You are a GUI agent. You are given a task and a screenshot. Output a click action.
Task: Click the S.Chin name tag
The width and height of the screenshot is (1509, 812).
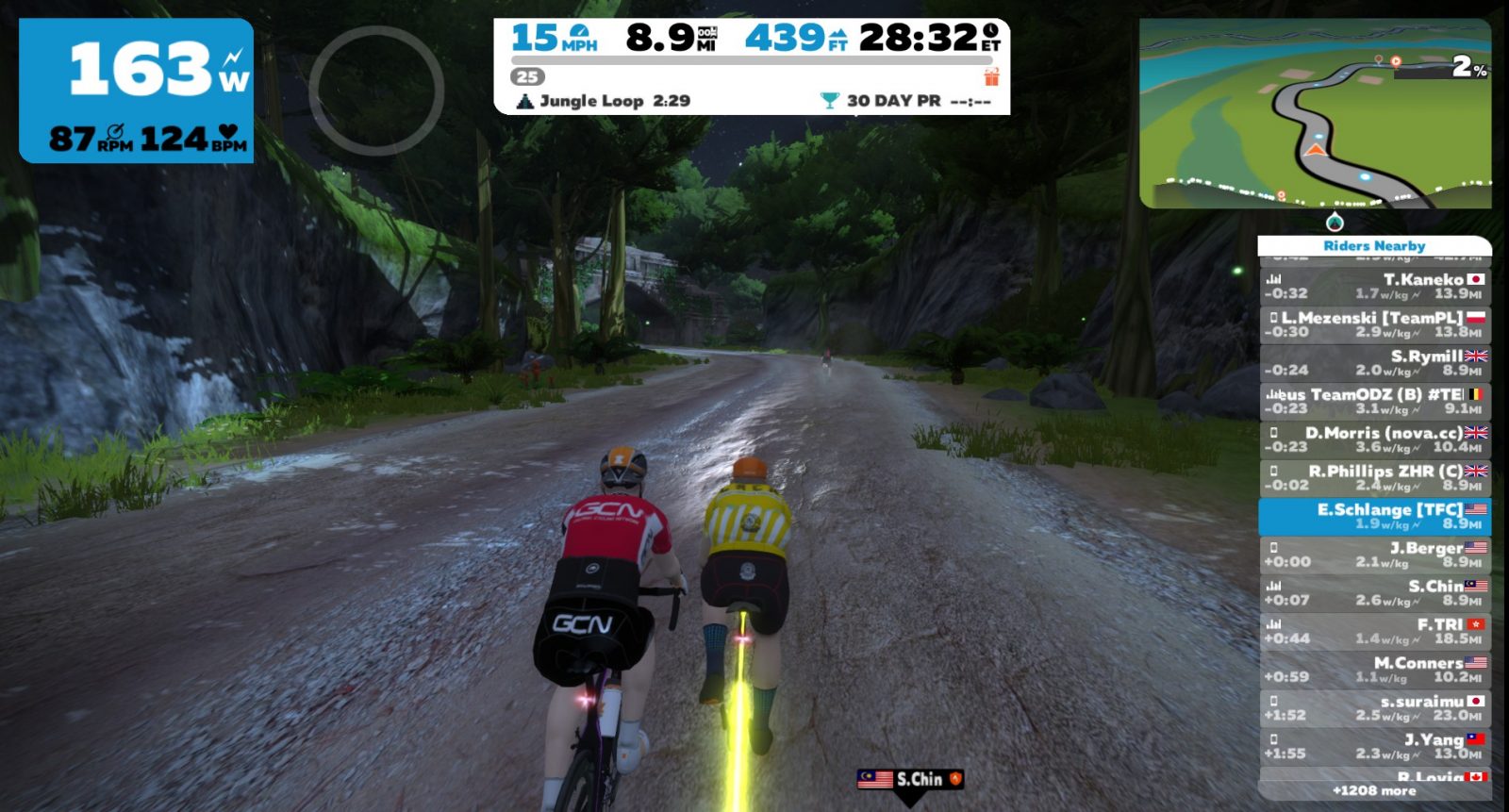click(910, 779)
